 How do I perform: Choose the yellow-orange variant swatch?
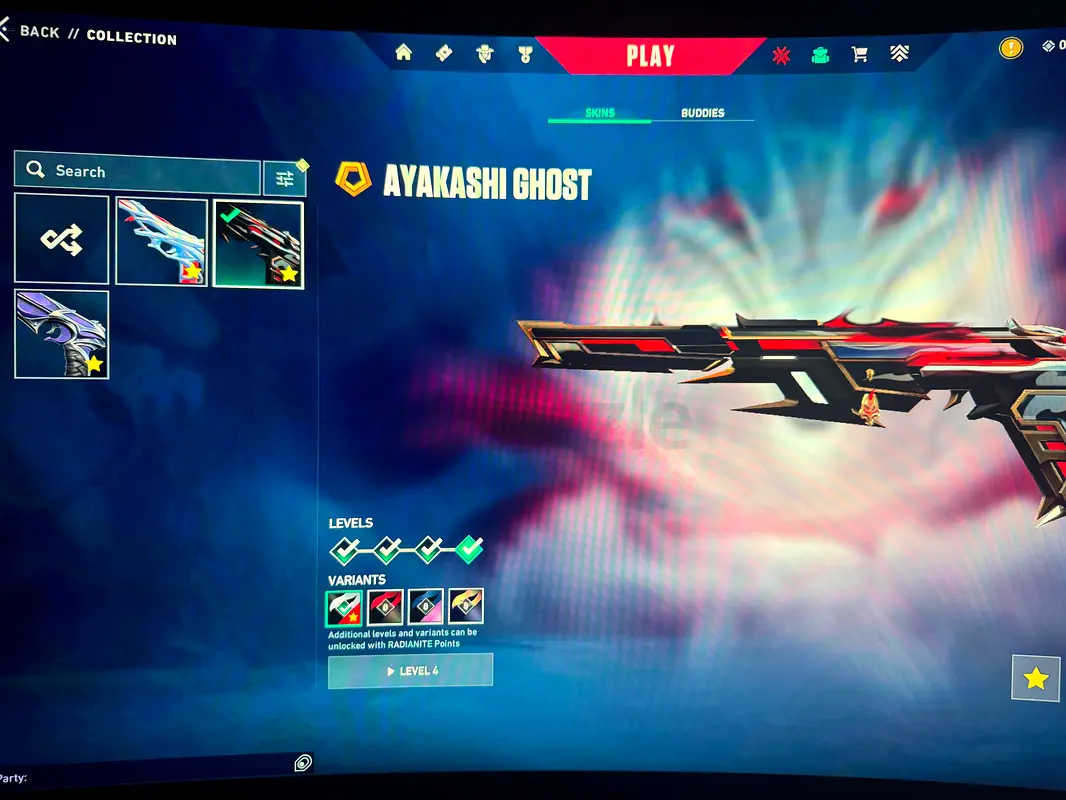466,606
